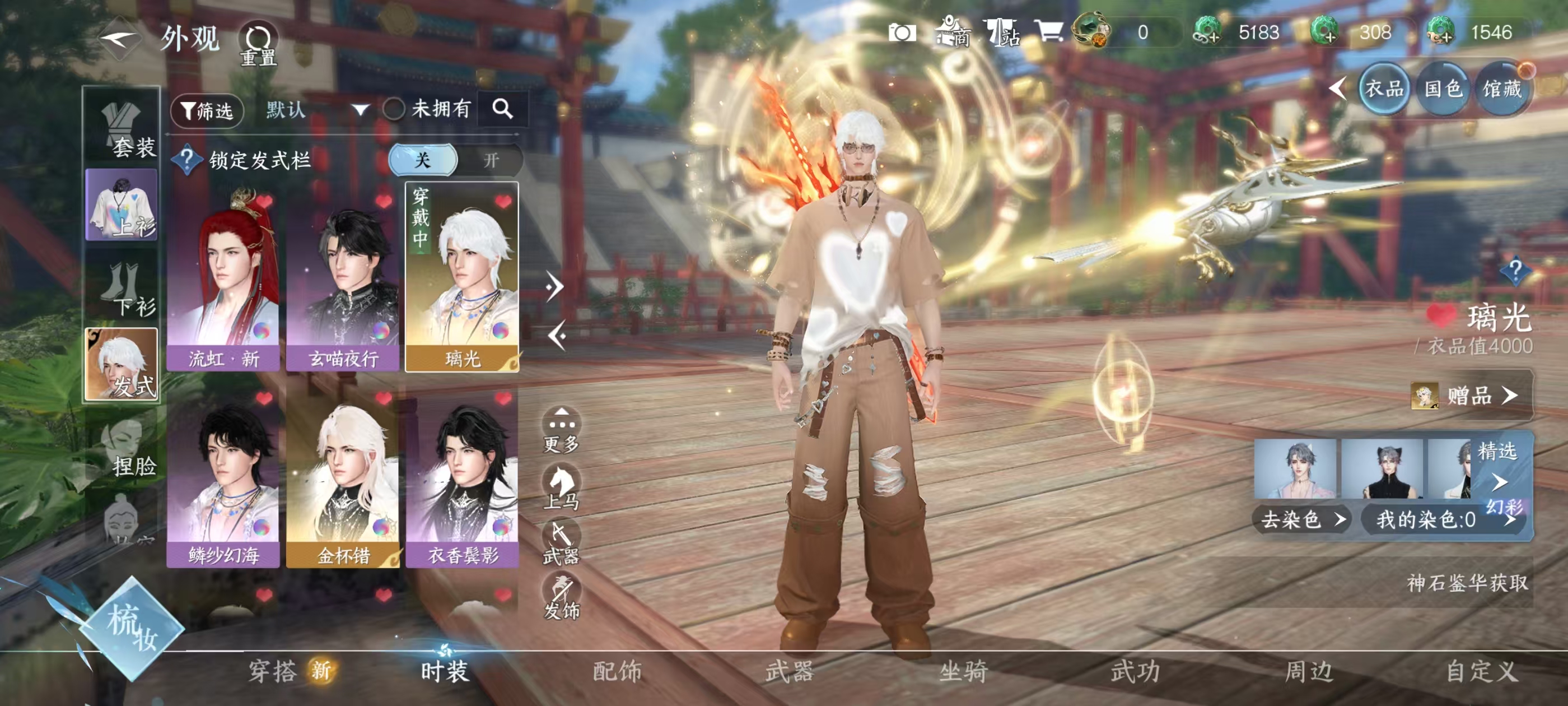
Task: Open the 更多 more options button
Action: point(561,430)
